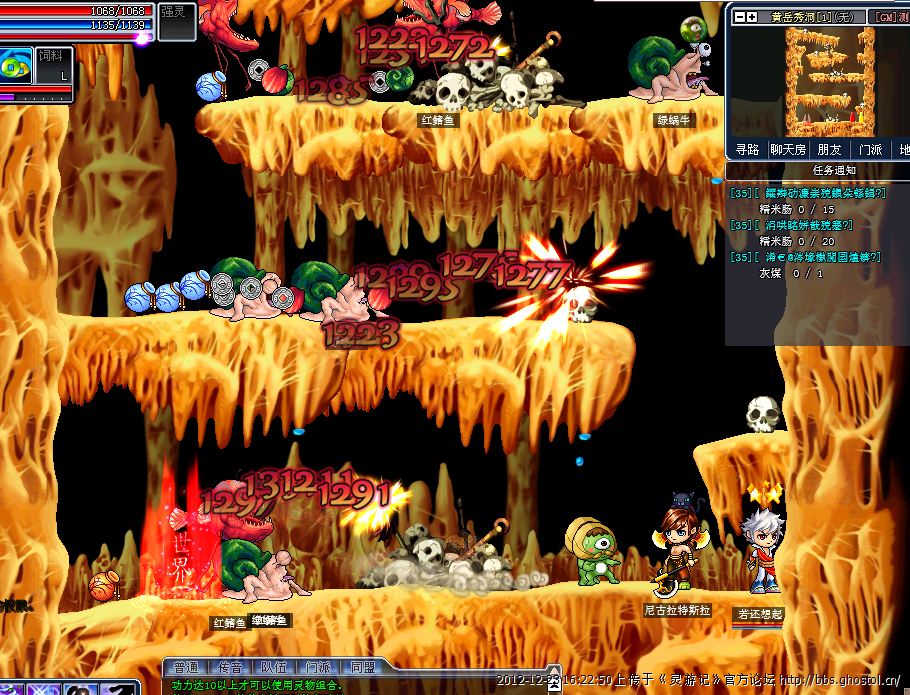Click the minimap plus zoom button
Screen dimensions: 910x695
pyautogui.click(x=751, y=17)
